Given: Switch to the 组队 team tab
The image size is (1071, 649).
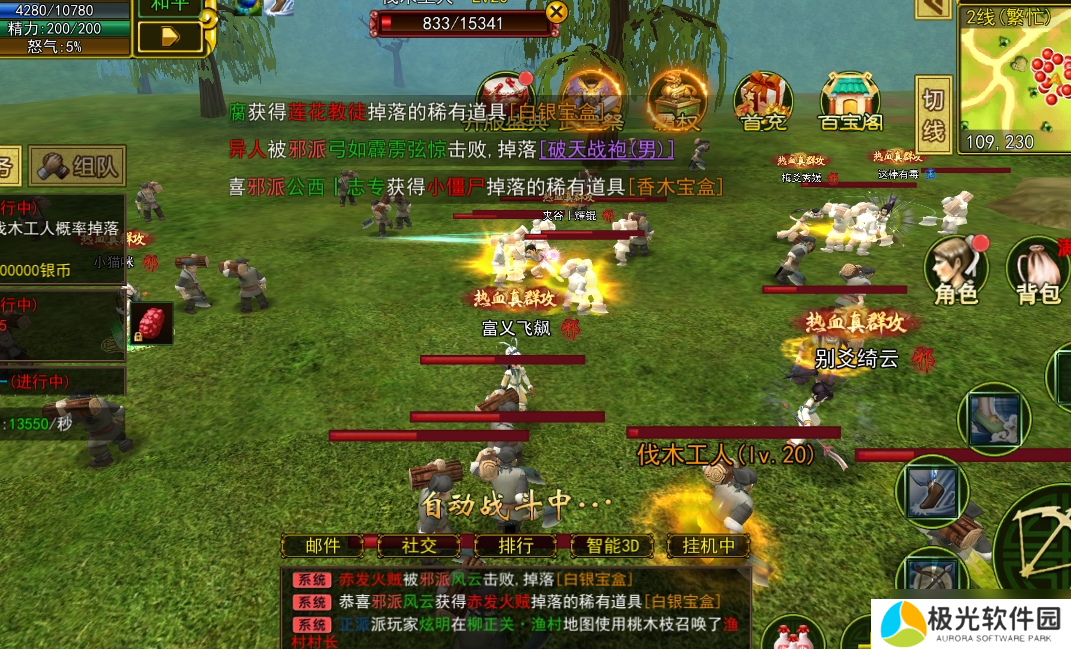Looking at the screenshot, I should click(x=77, y=166).
